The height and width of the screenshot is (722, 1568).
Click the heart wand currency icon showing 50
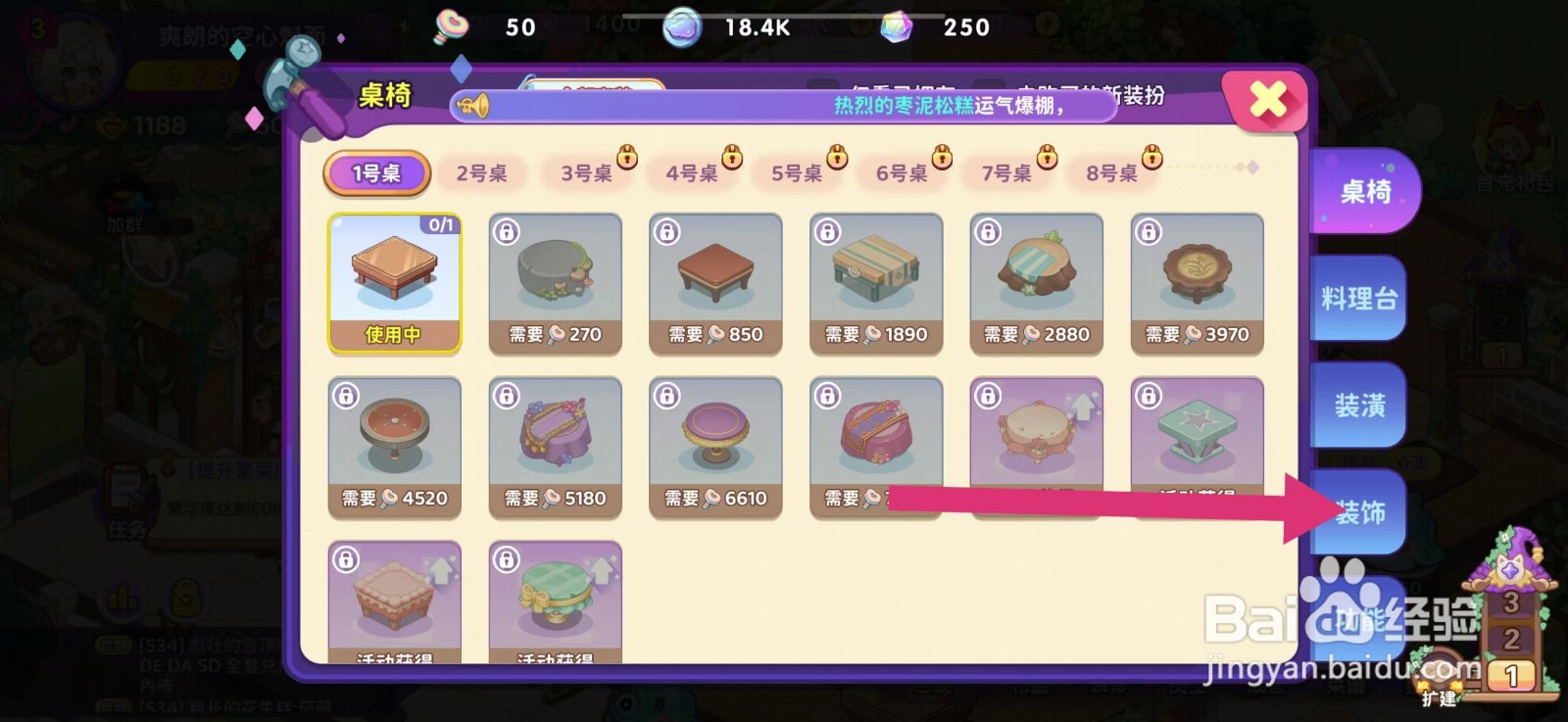tap(451, 26)
